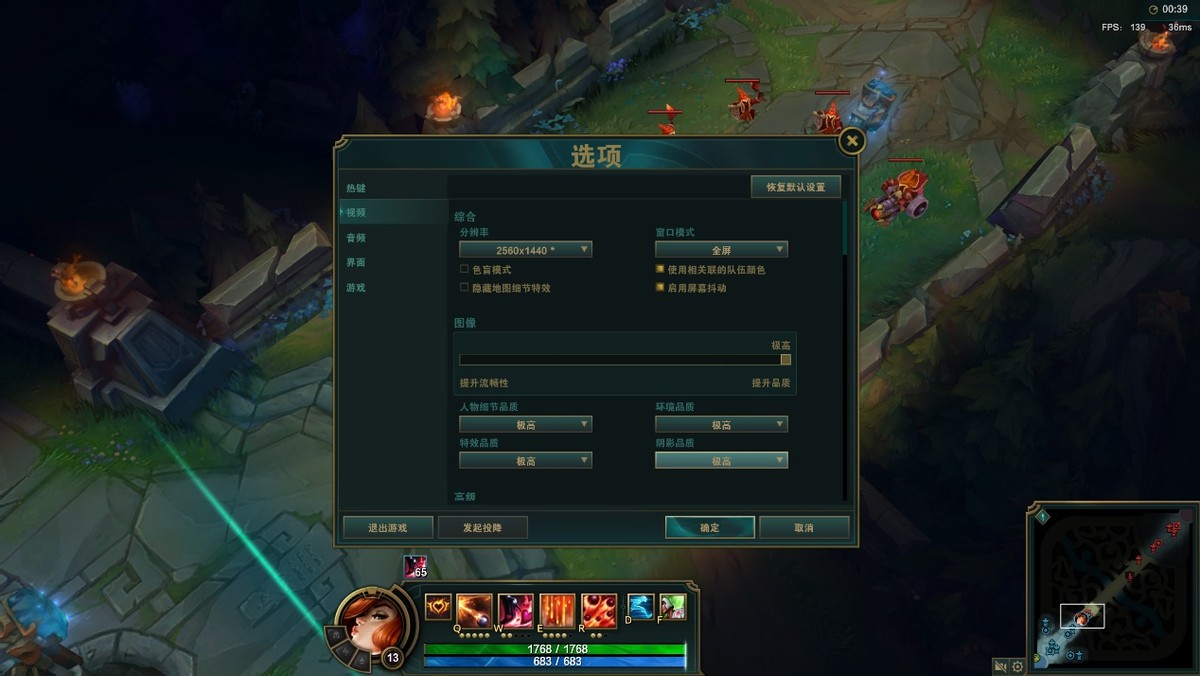Go to the 游戏 game settings tab
Viewport: 1200px width, 676px height.
click(357, 288)
